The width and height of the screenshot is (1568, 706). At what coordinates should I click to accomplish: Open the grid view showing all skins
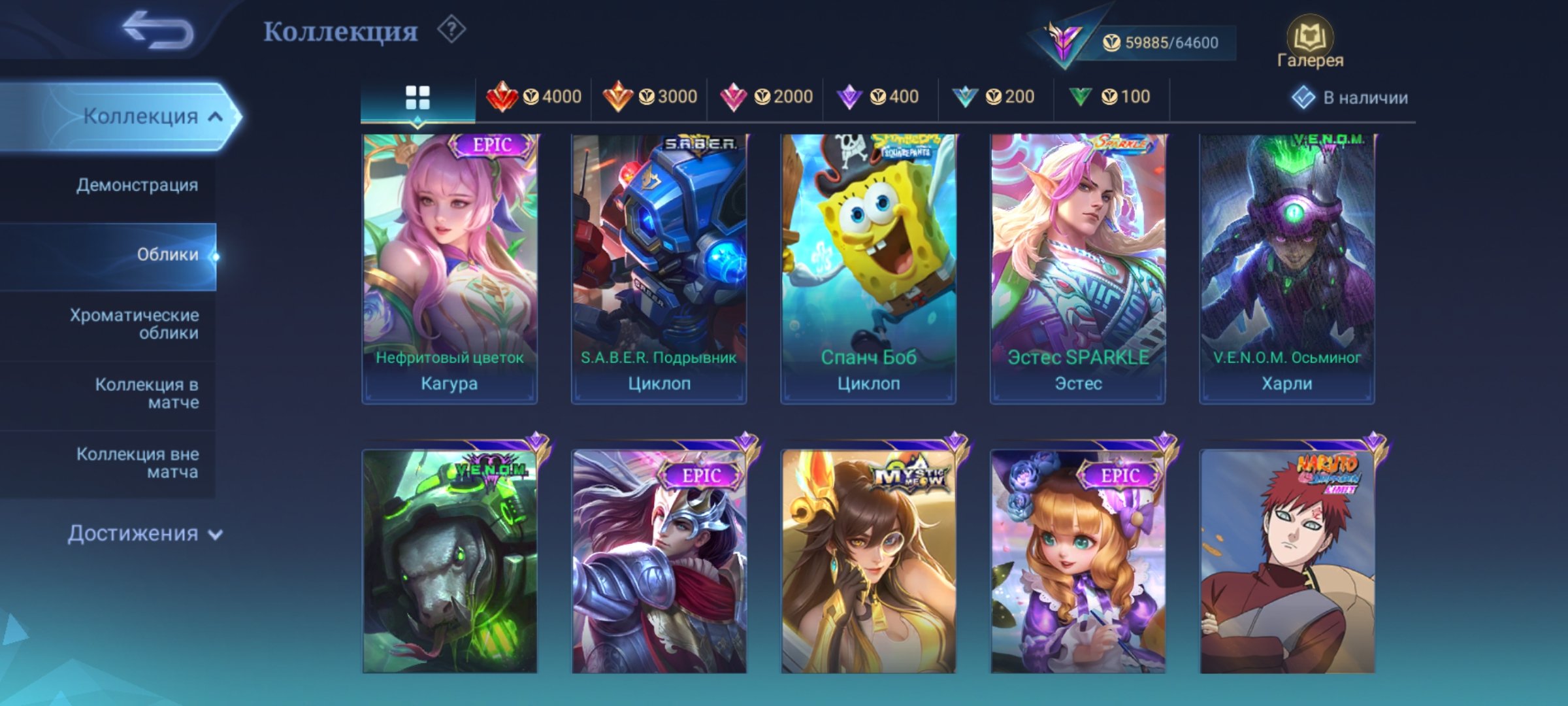pyautogui.click(x=418, y=96)
